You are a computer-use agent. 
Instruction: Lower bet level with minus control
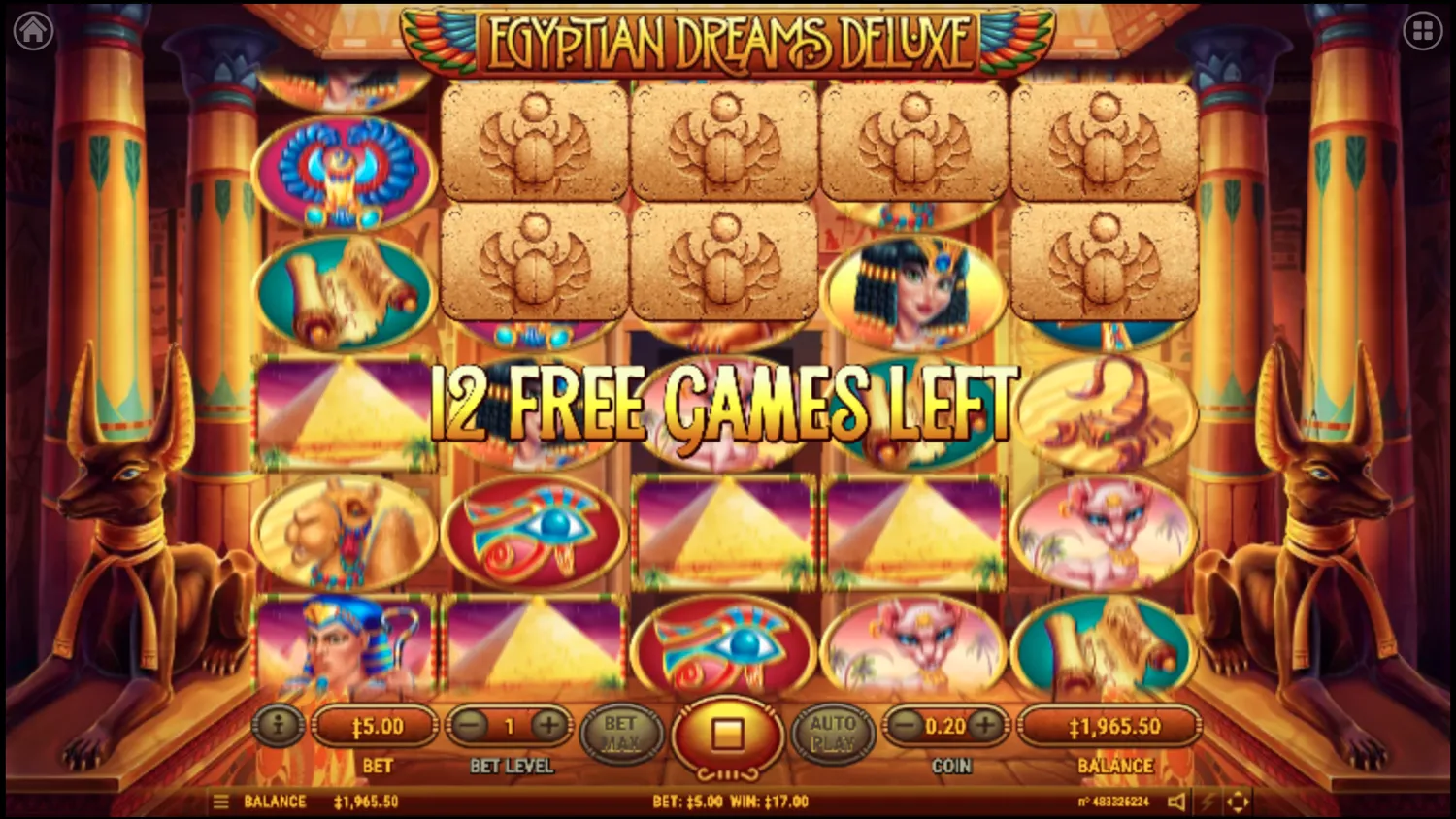pyautogui.click(x=473, y=725)
